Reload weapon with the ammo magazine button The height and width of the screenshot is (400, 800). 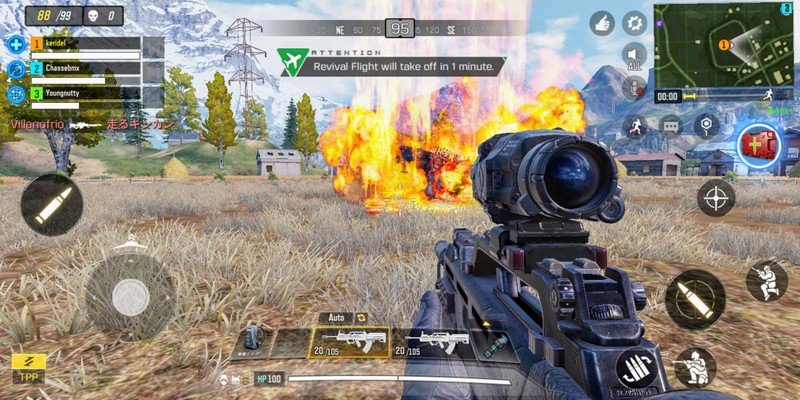point(634,368)
